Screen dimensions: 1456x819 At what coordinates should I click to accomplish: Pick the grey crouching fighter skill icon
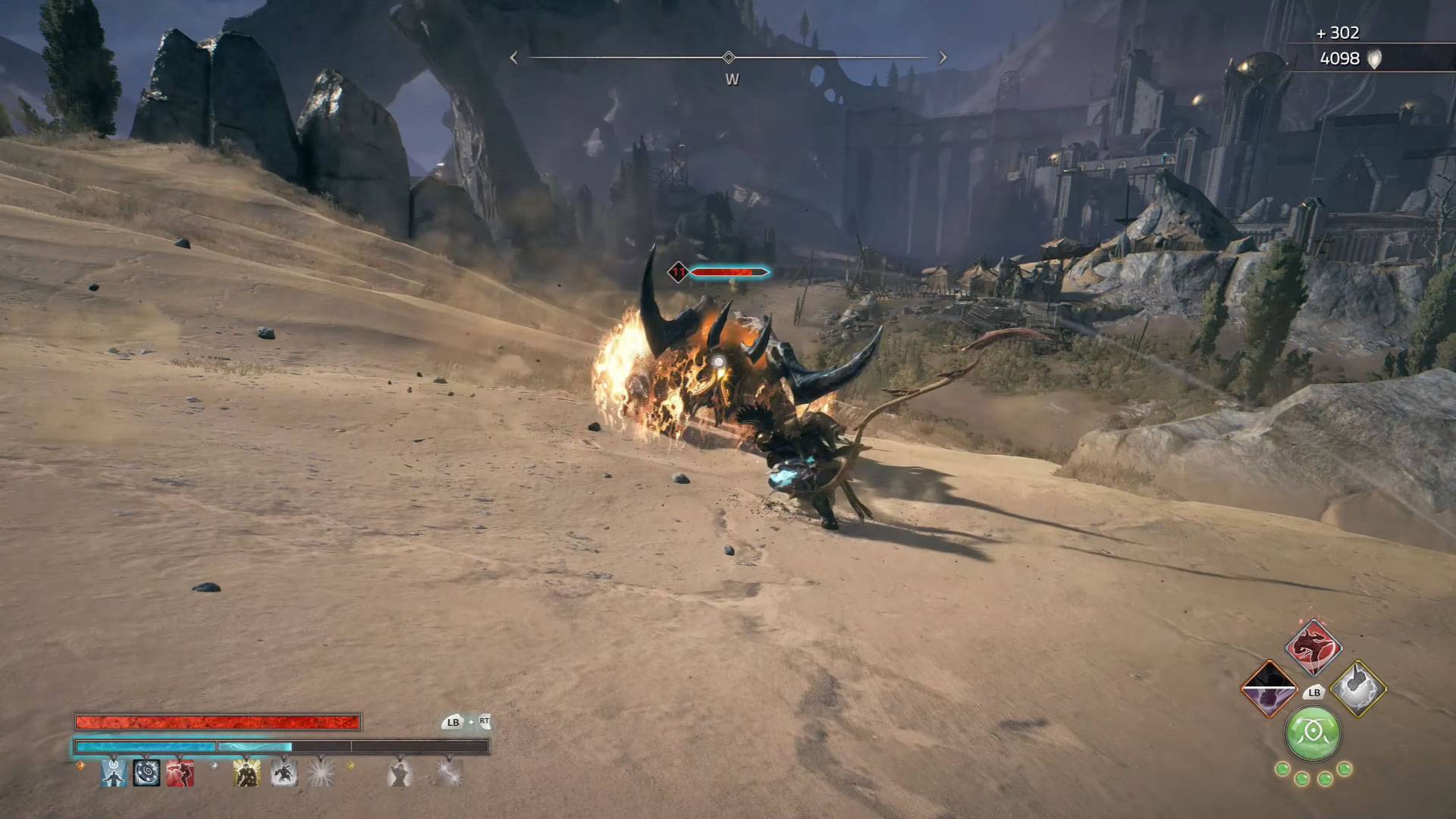pyautogui.click(x=284, y=773)
